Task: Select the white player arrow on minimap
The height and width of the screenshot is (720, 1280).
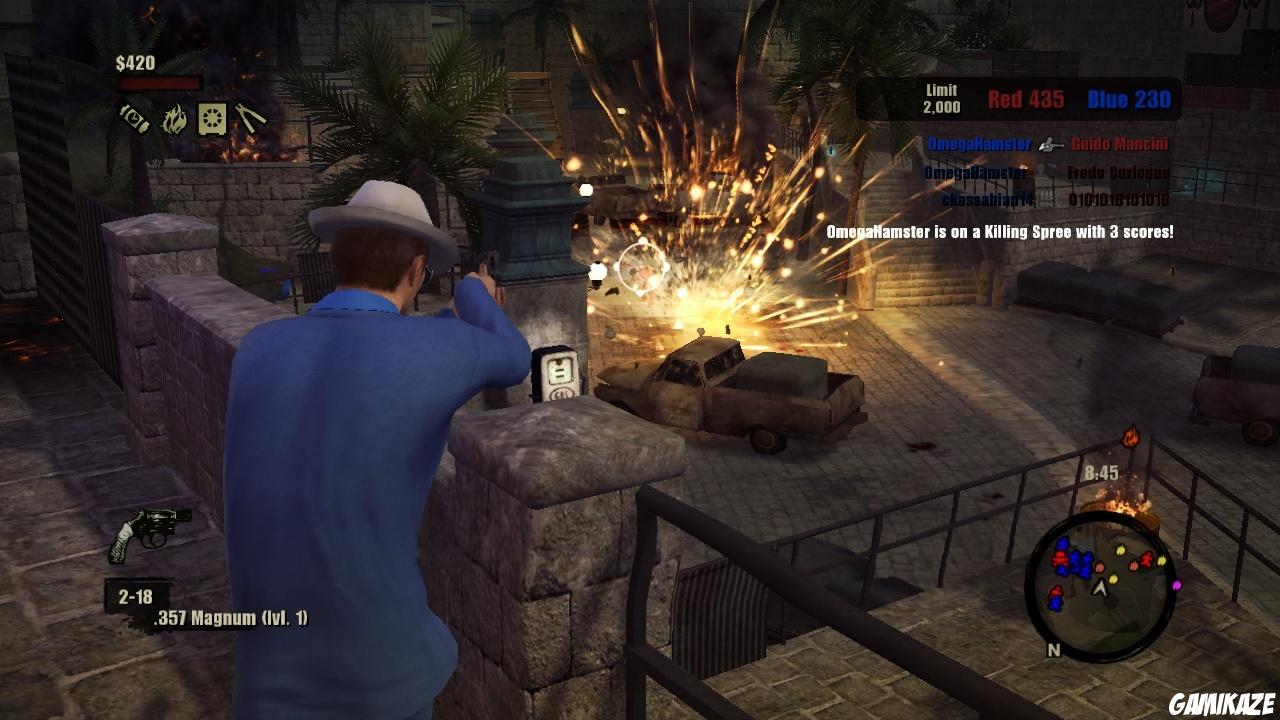Action: 1101,588
